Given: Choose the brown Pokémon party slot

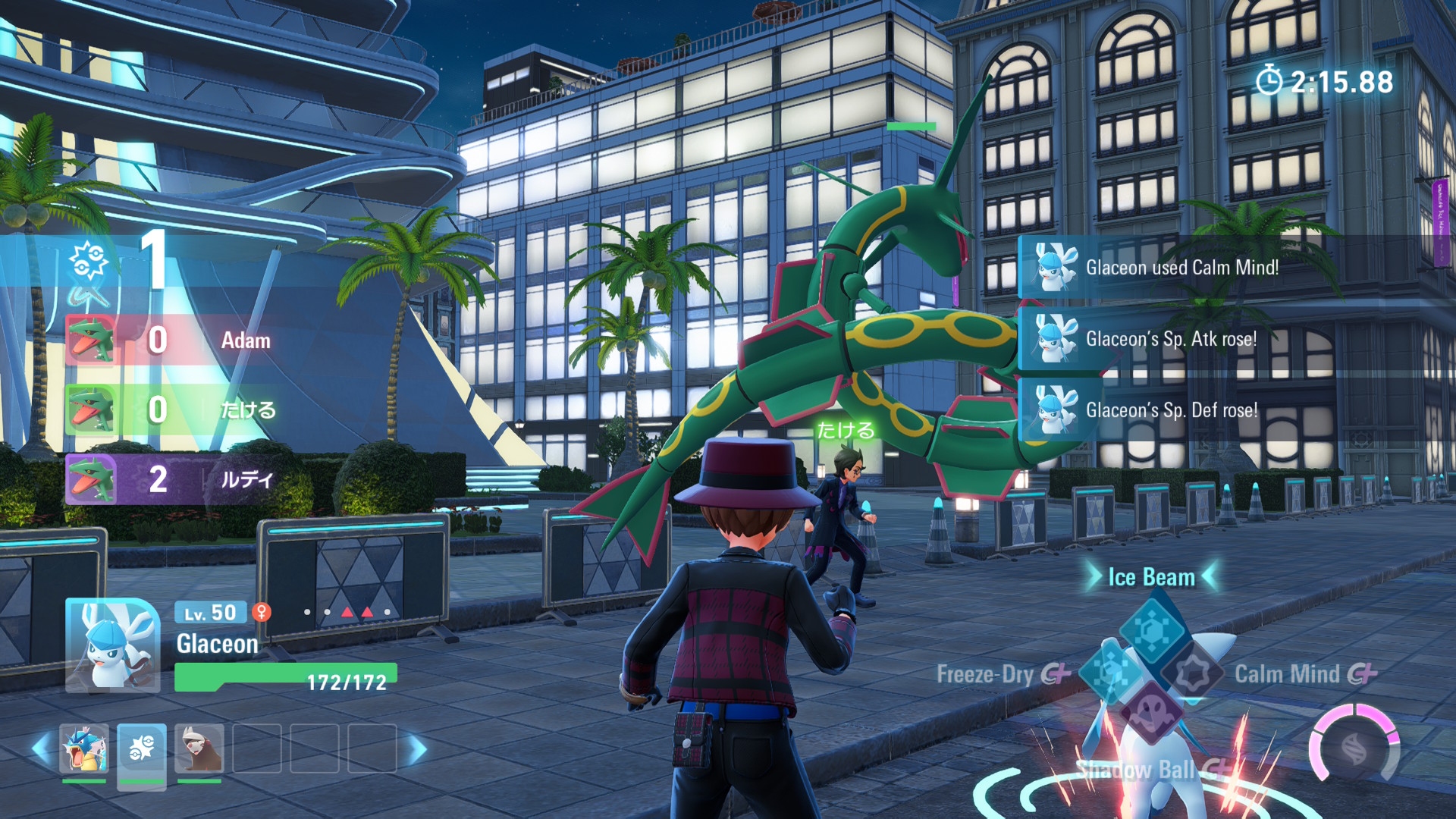Looking at the screenshot, I should click(x=199, y=748).
